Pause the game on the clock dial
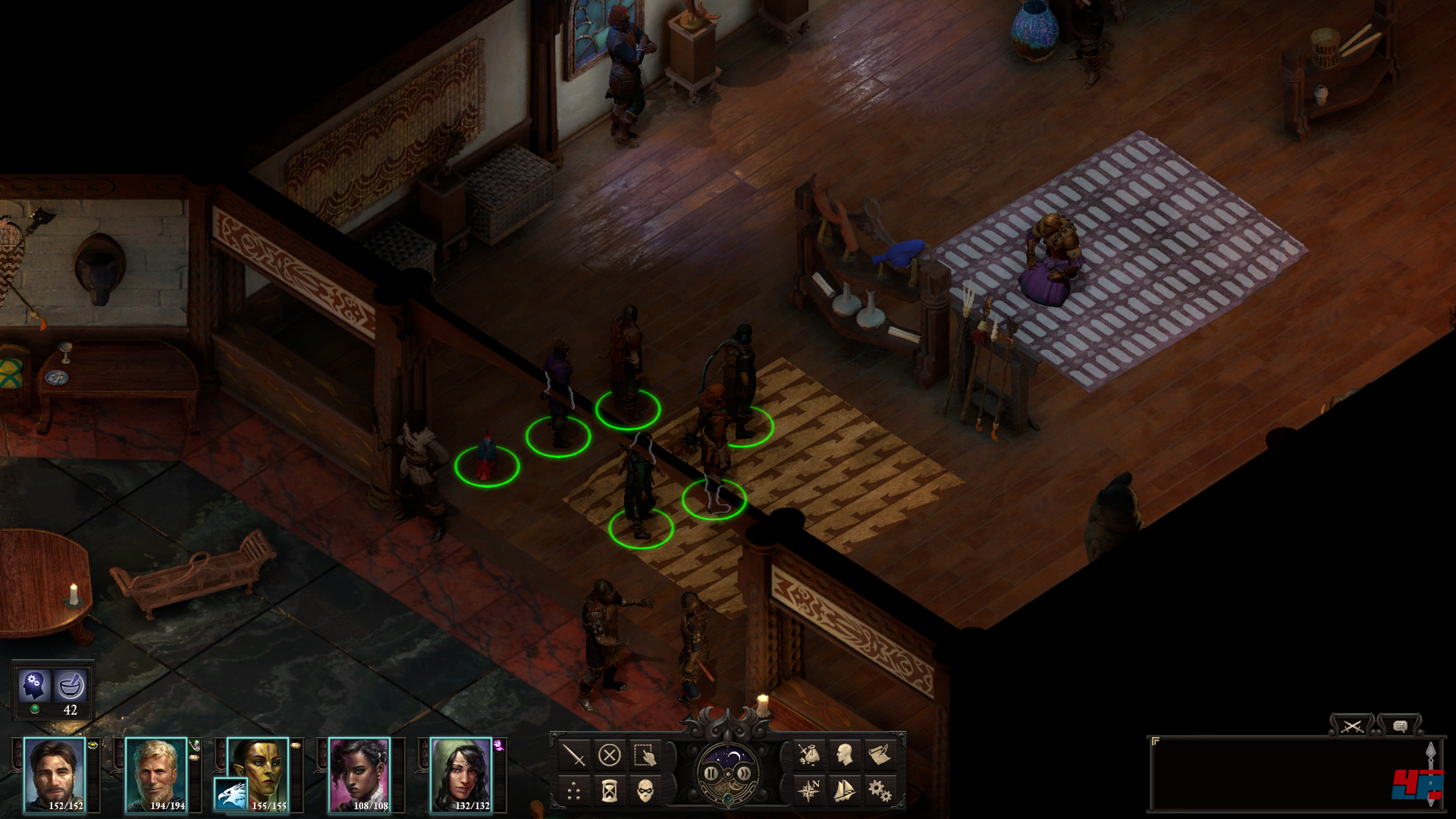Image resolution: width=1456 pixels, height=819 pixels. pyautogui.click(x=711, y=773)
